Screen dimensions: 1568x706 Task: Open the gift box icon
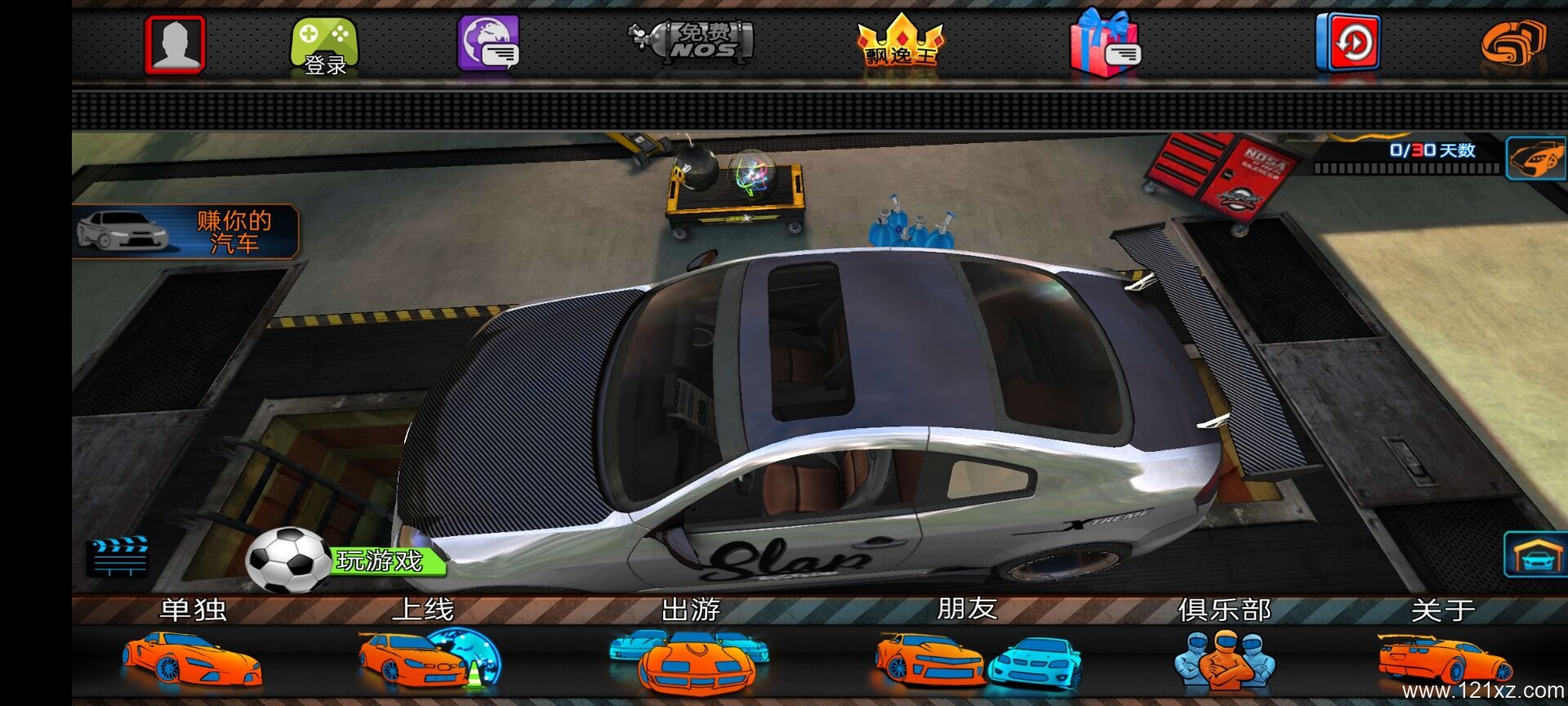coord(1104,44)
